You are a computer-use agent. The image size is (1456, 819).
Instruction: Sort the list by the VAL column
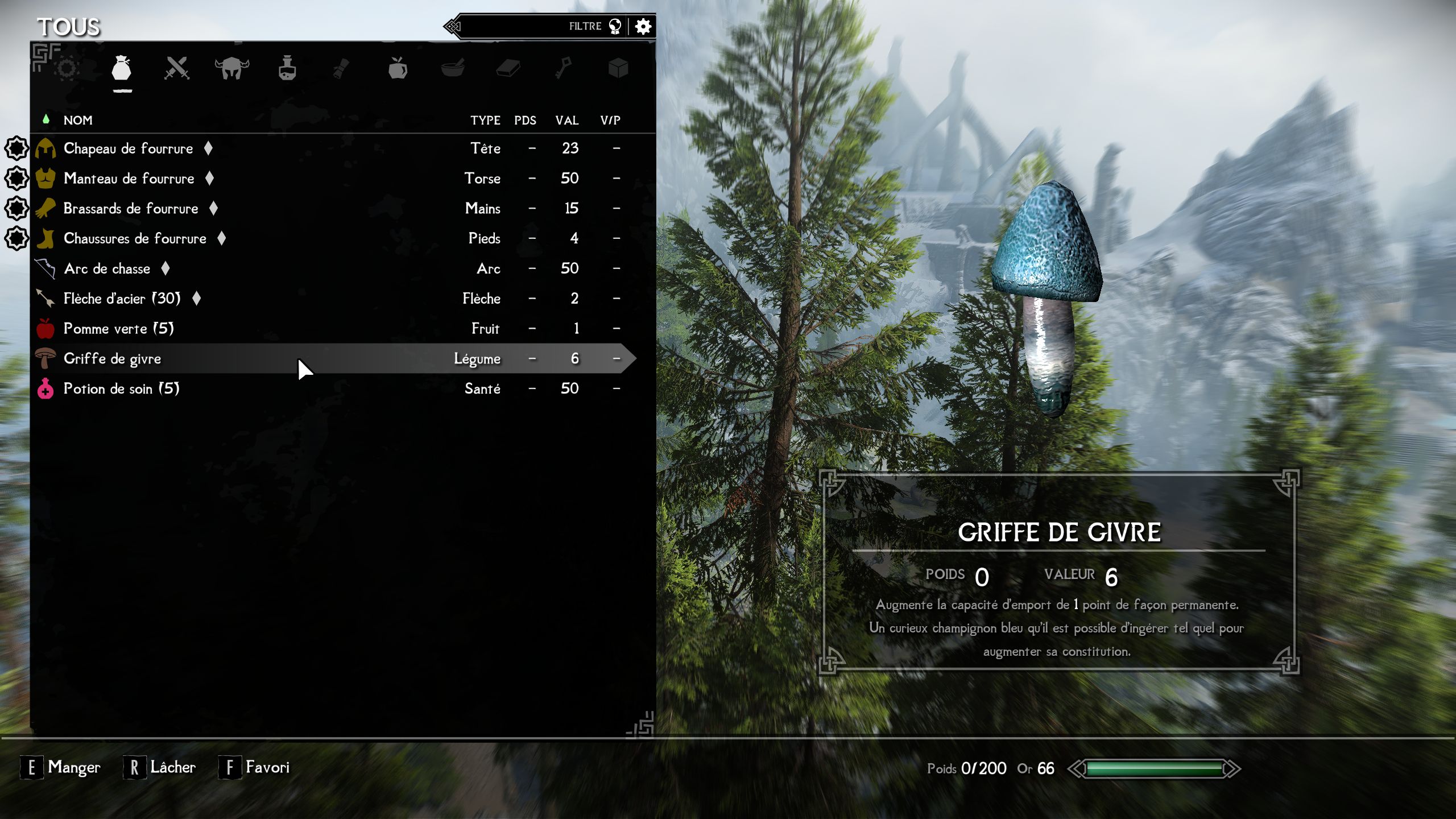(x=566, y=120)
